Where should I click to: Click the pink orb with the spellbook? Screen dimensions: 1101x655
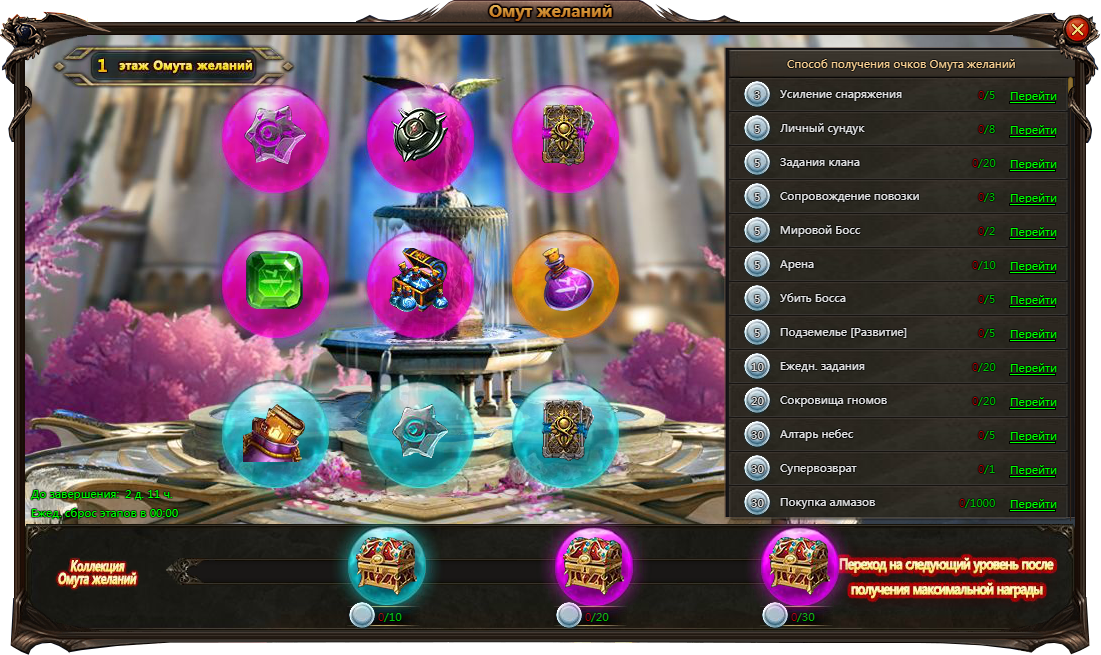565,140
